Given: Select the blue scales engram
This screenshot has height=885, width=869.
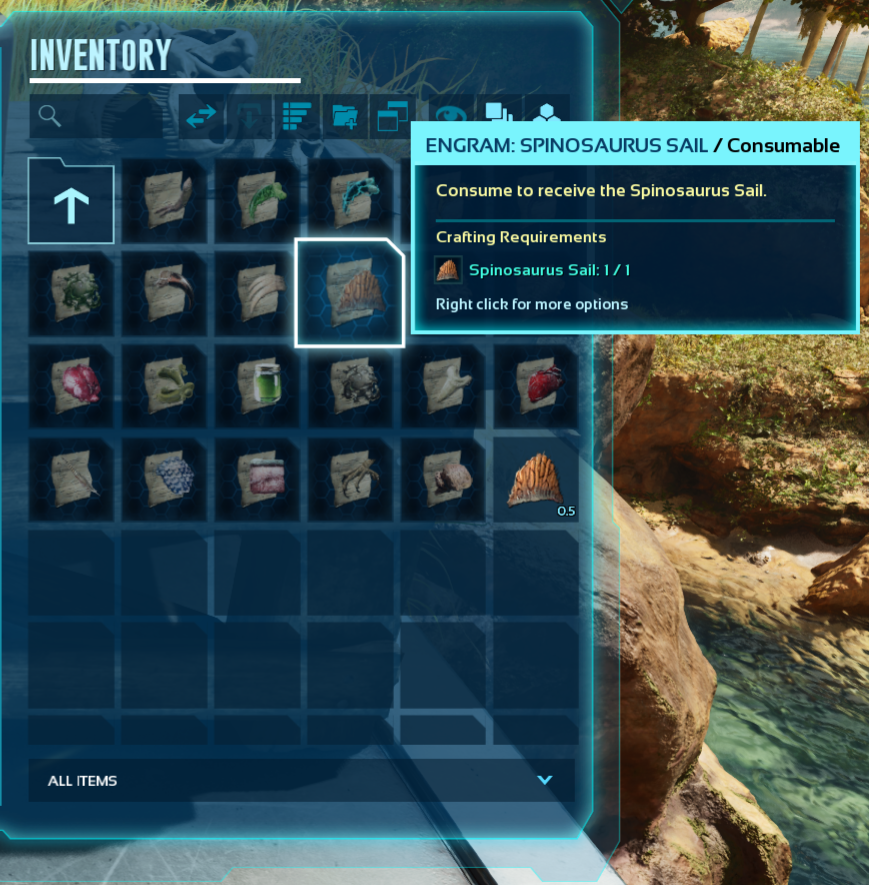Looking at the screenshot, I should (x=164, y=479).
